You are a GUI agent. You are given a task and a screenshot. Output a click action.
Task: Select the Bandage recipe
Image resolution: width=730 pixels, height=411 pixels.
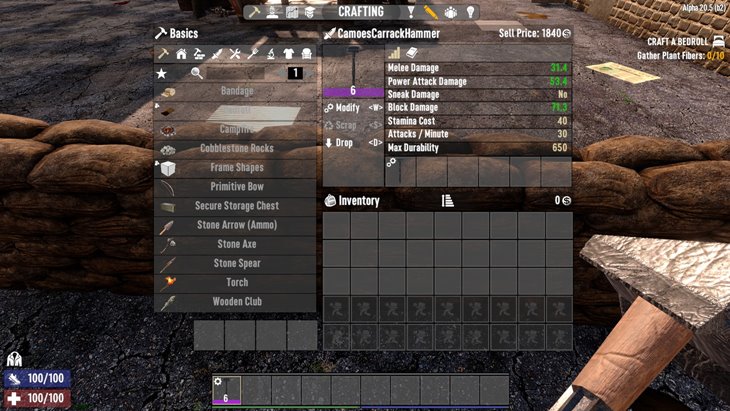pos(236,91)
